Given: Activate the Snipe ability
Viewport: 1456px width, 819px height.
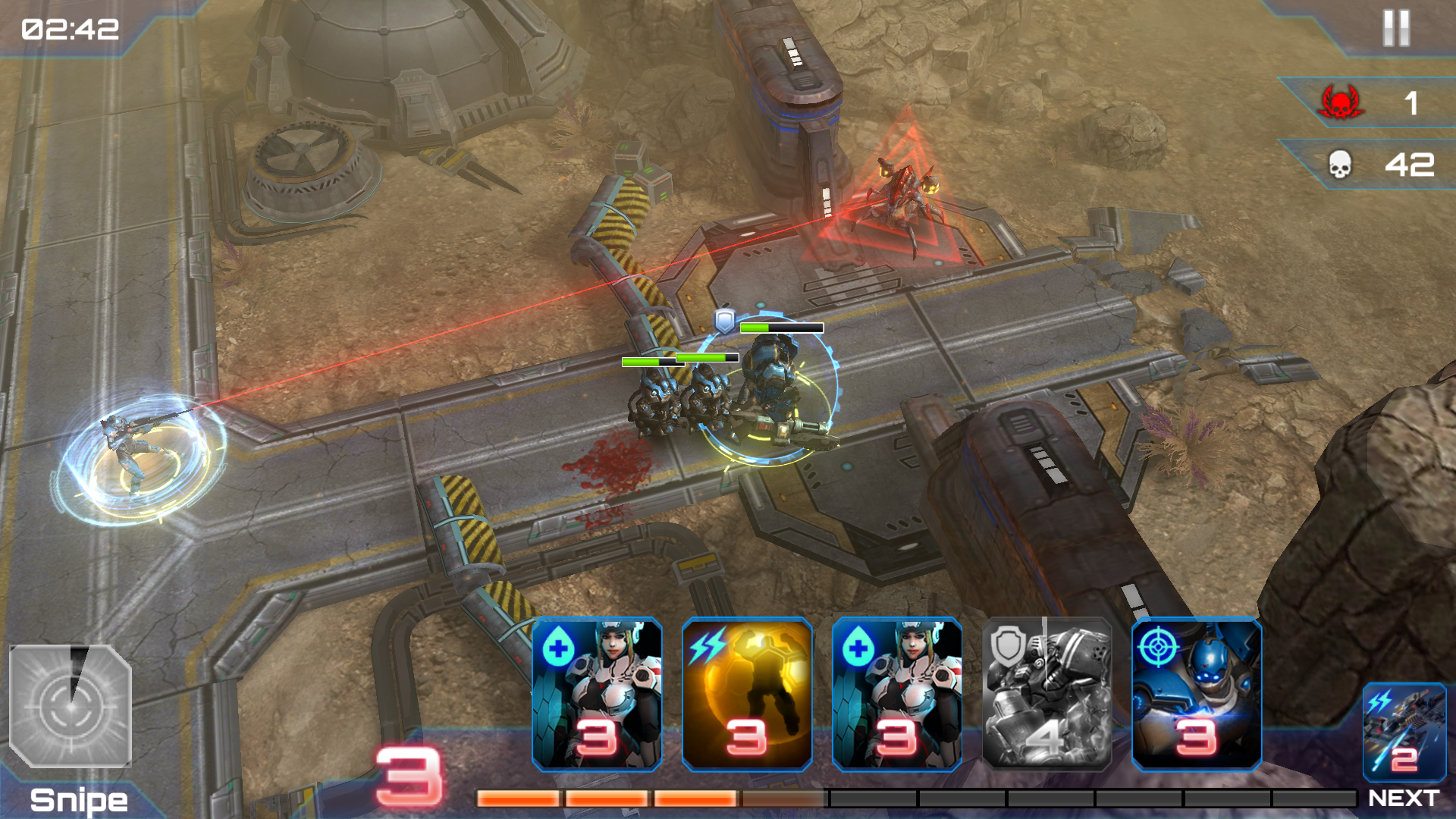Looking at the screenshot, I should tap(71, 706).
